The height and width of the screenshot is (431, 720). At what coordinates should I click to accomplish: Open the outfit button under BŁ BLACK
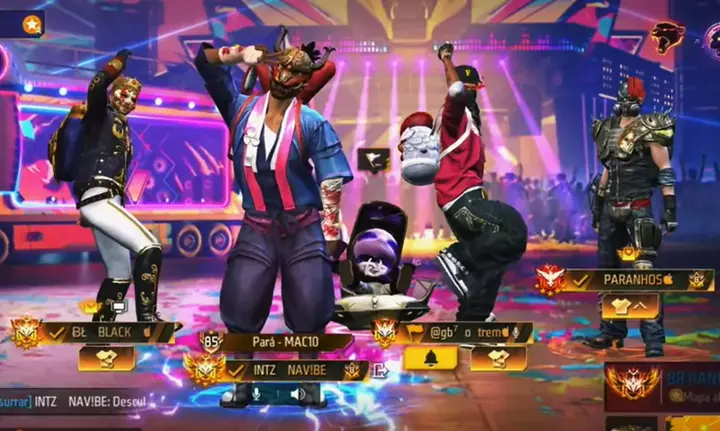point(106,358)
